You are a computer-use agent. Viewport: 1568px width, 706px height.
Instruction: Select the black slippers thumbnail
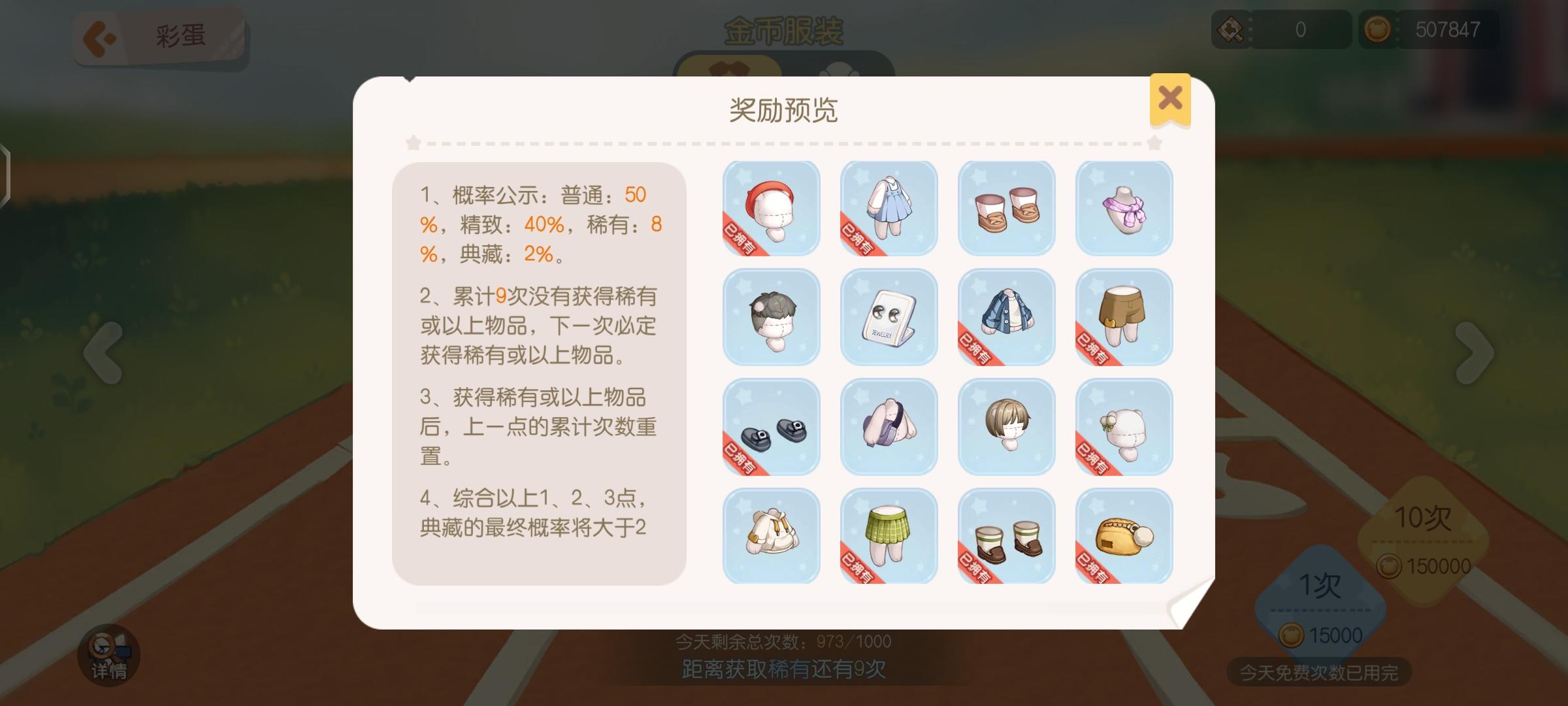point(771,427)
